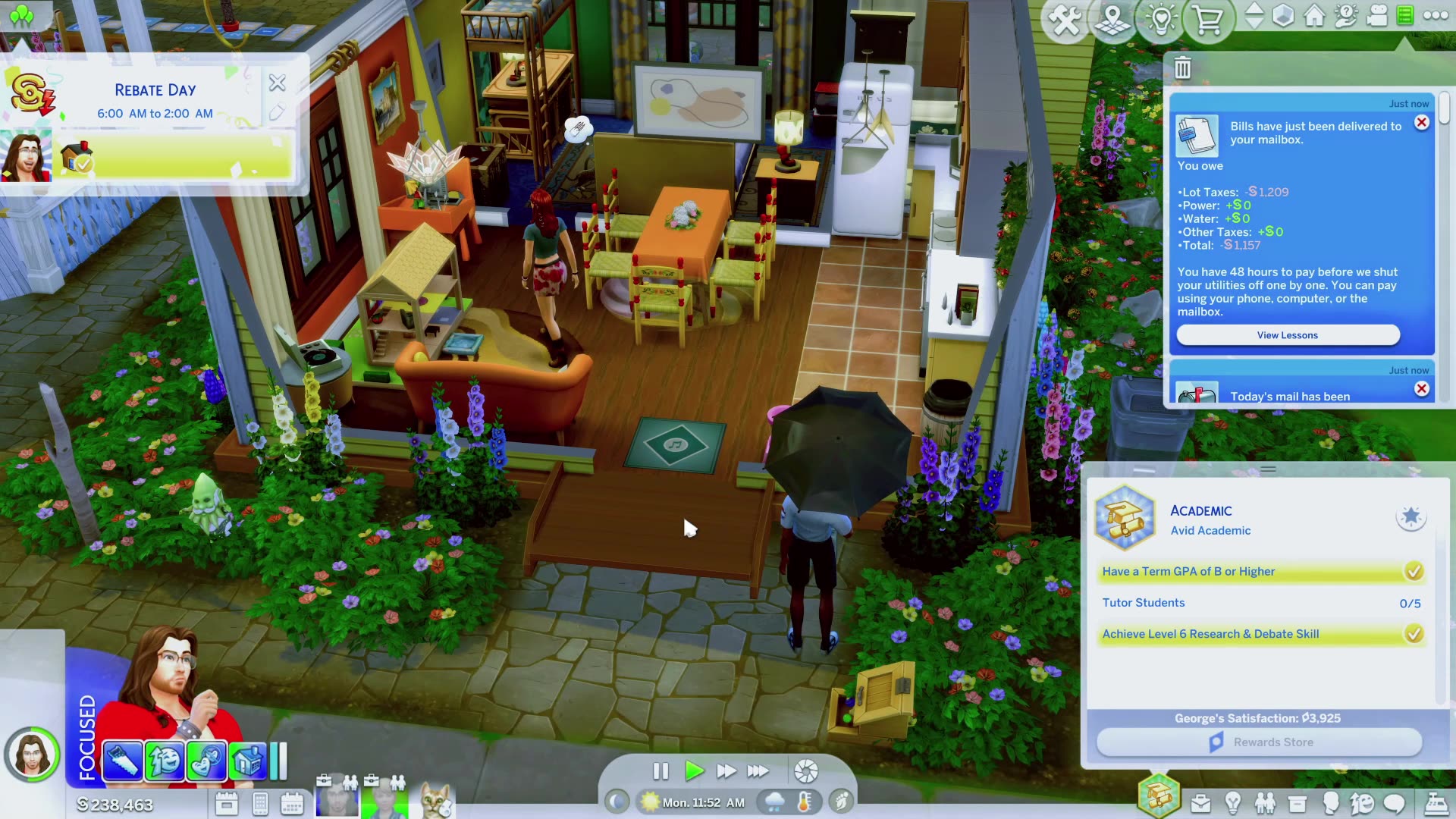Open Build Mode with the crossed tools icon
This screenshot has width=1456, height=819.
pos(1066,19)
